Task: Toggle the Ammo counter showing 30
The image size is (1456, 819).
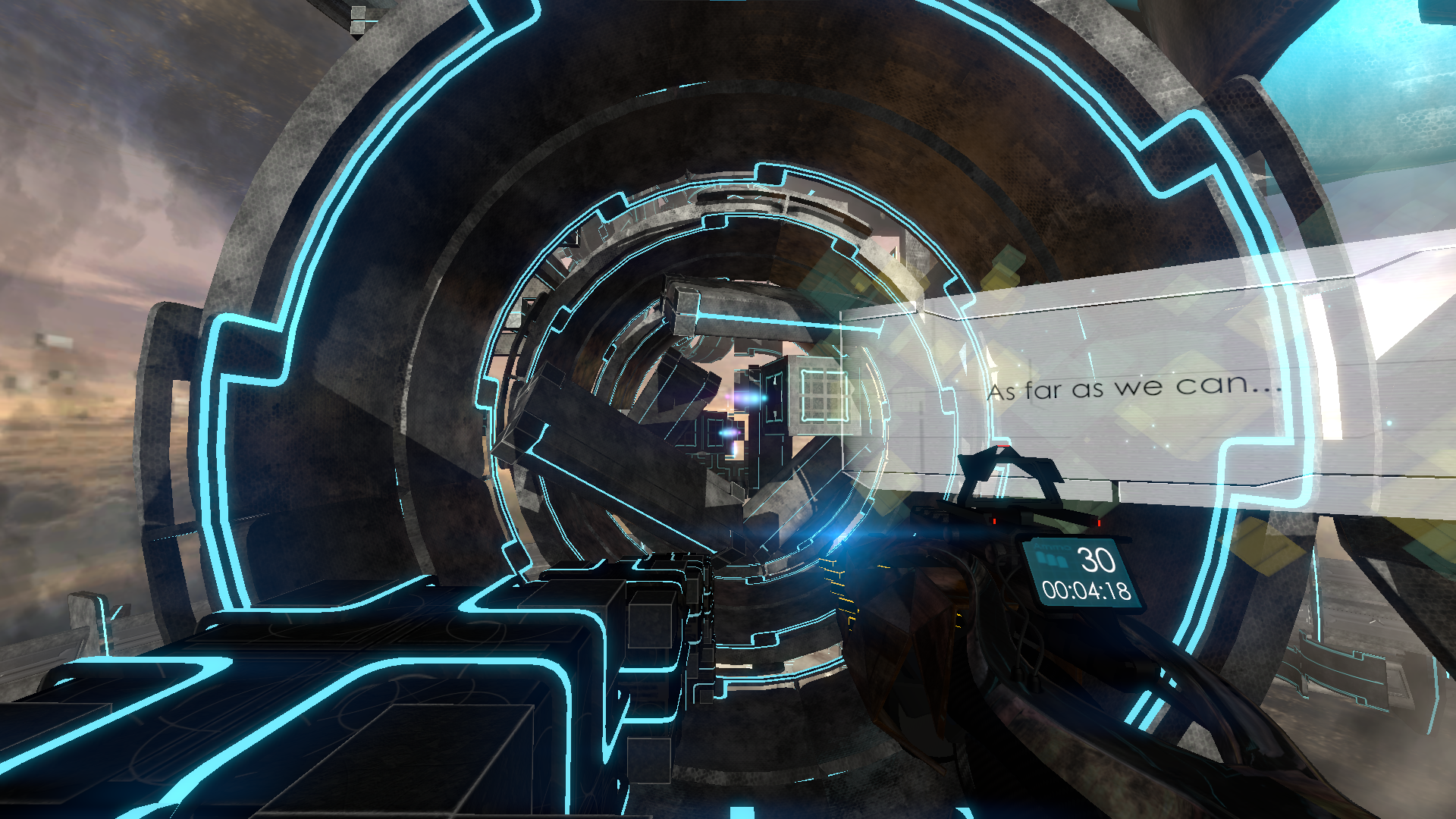Action: (x=1095, y=561)
